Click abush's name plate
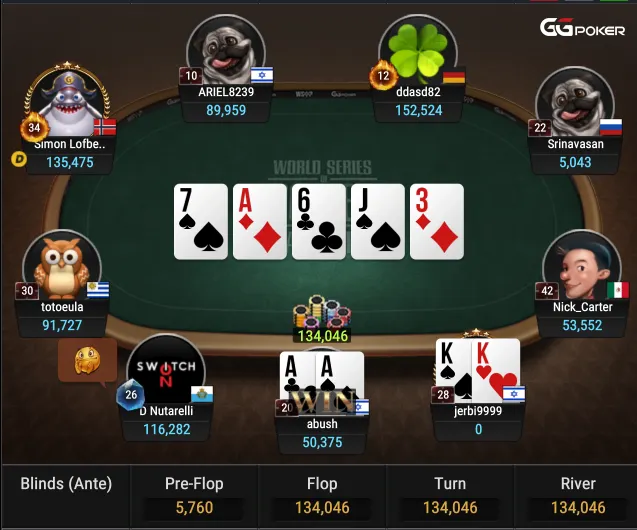Image resolution: width=637 pixels, height=530 pixels. [322, 433]
